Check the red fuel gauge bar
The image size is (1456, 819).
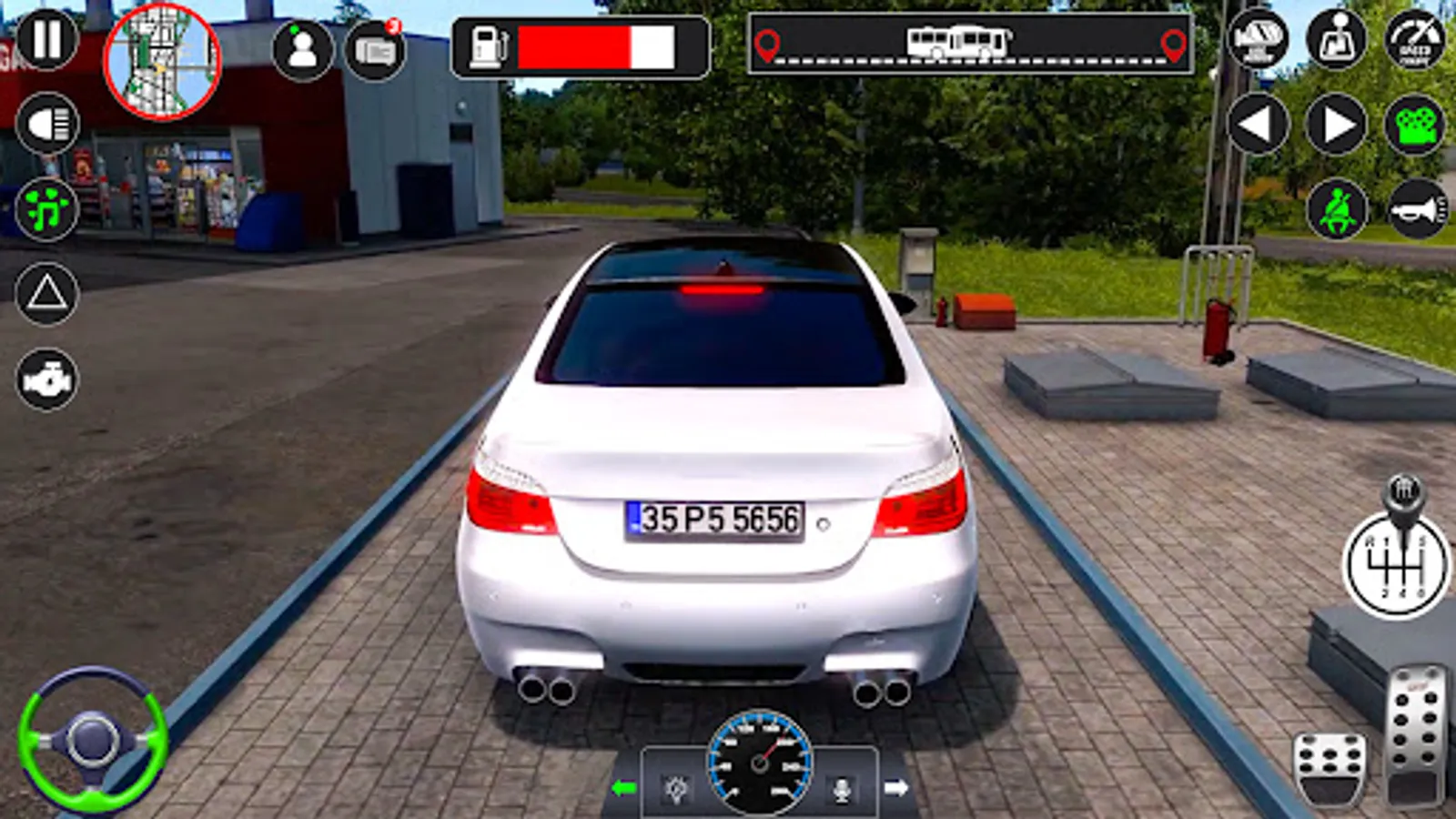591,45
